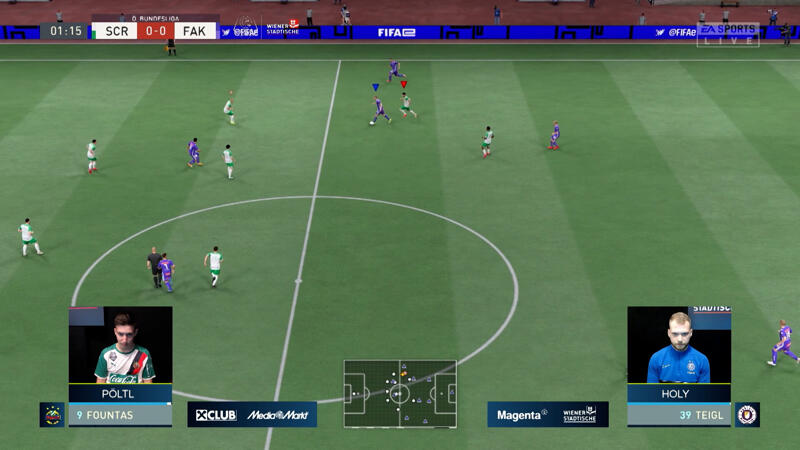Viewport: 800px width, 450px height.
Task: Select the Holy webcam feed
Action: pos(678,345)
